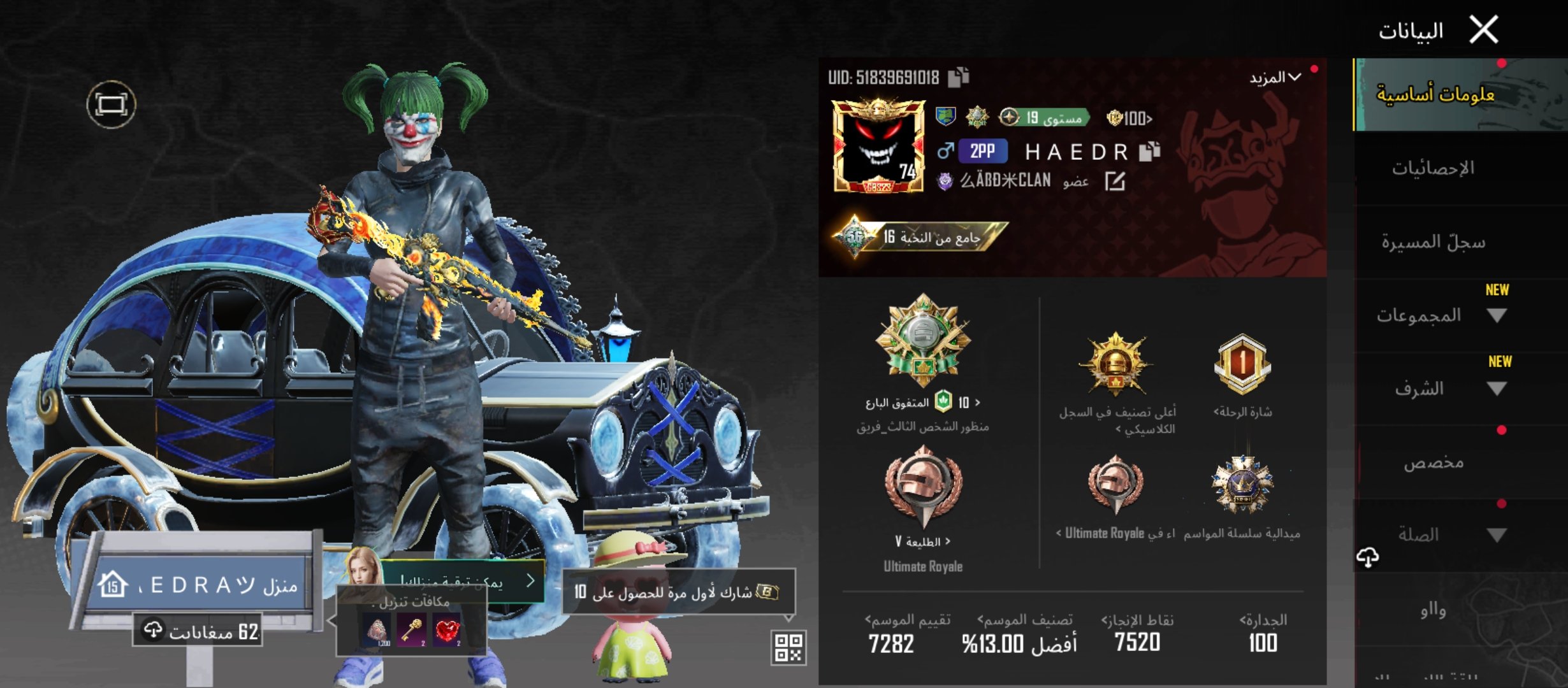Open the مخصص custom tab

(x=1433, y=462)
